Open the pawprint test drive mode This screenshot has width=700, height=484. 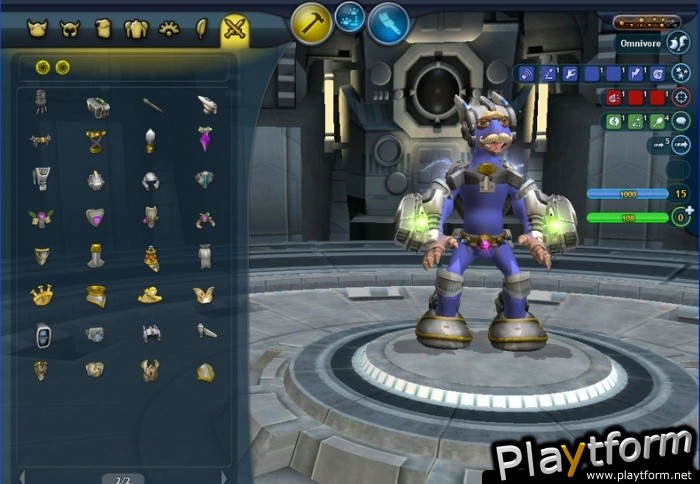pos(350,16)
